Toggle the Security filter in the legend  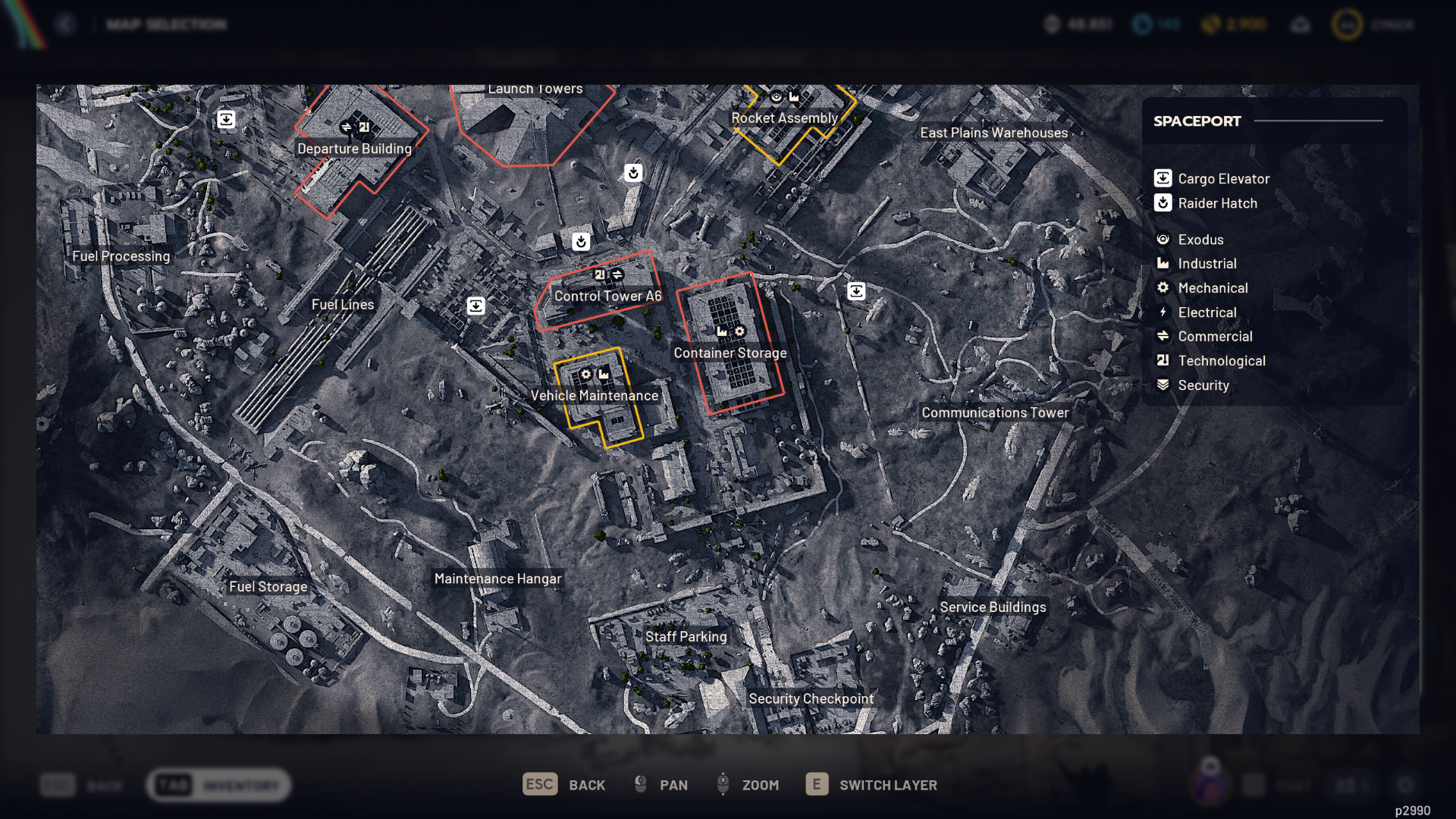1204,385
